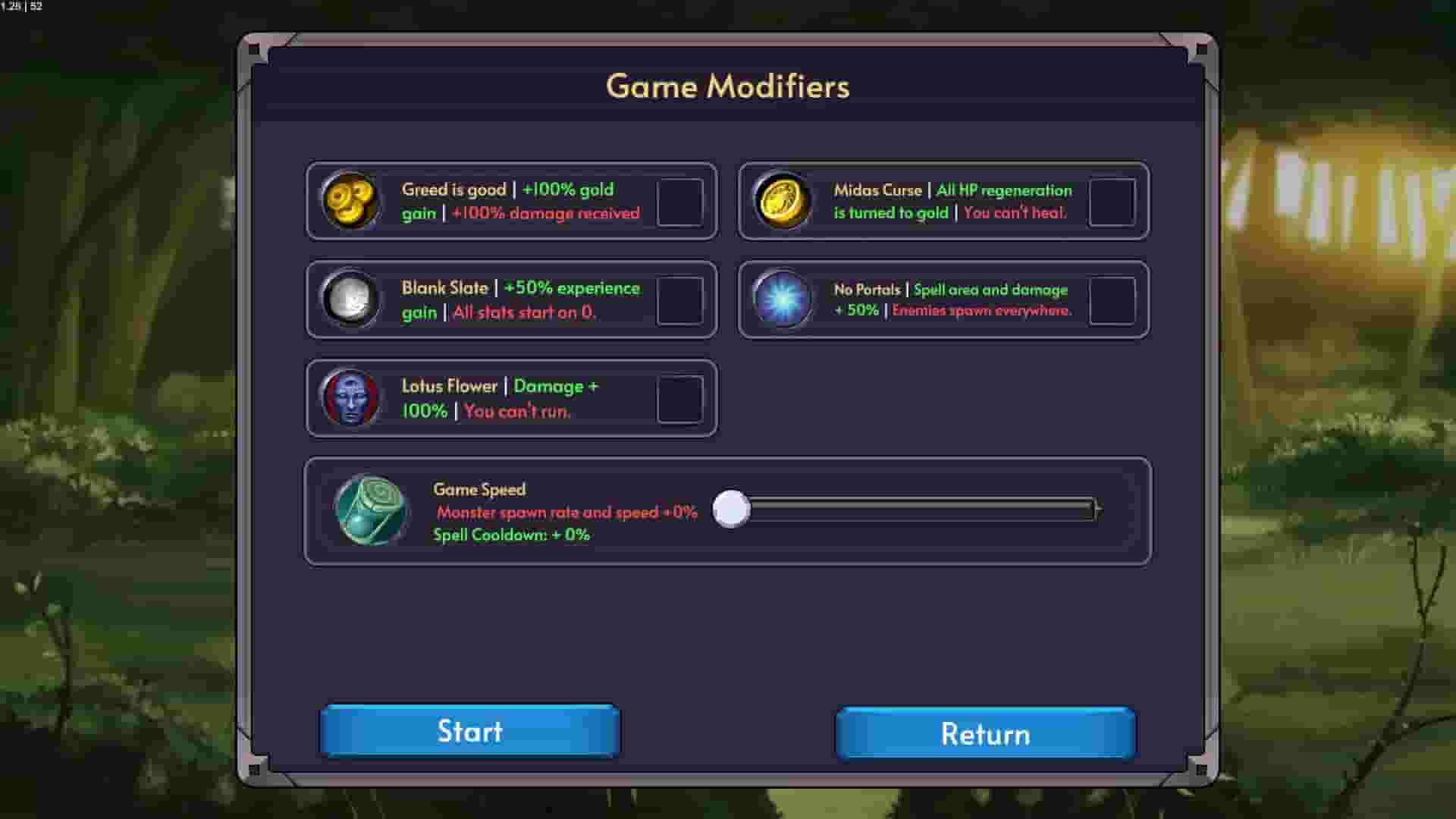Screen dimensions: 1456x819
Task: Enable the No Portals modifier checkbox
Action: tap(1112, 300)
